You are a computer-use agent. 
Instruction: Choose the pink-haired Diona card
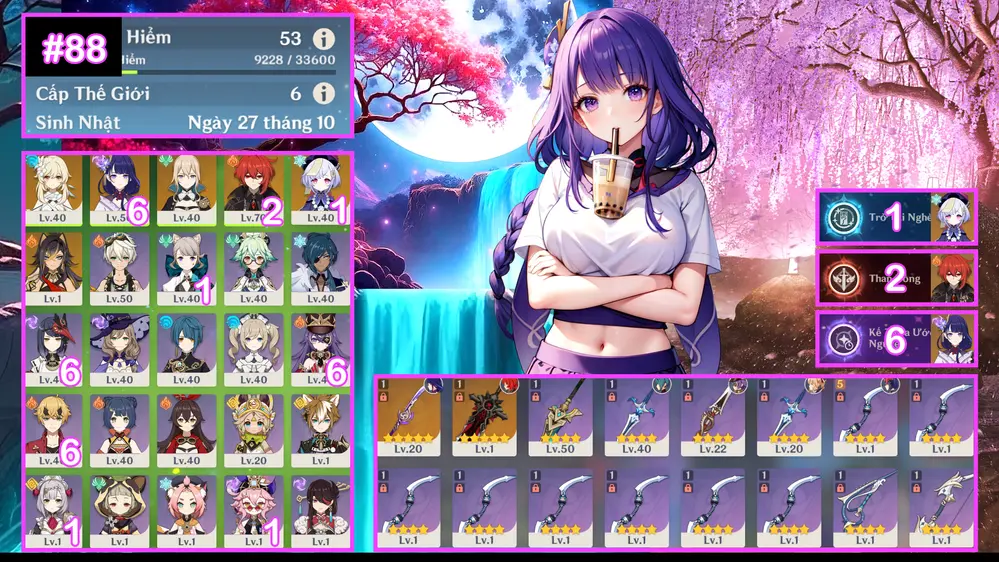tap(186, 508)
